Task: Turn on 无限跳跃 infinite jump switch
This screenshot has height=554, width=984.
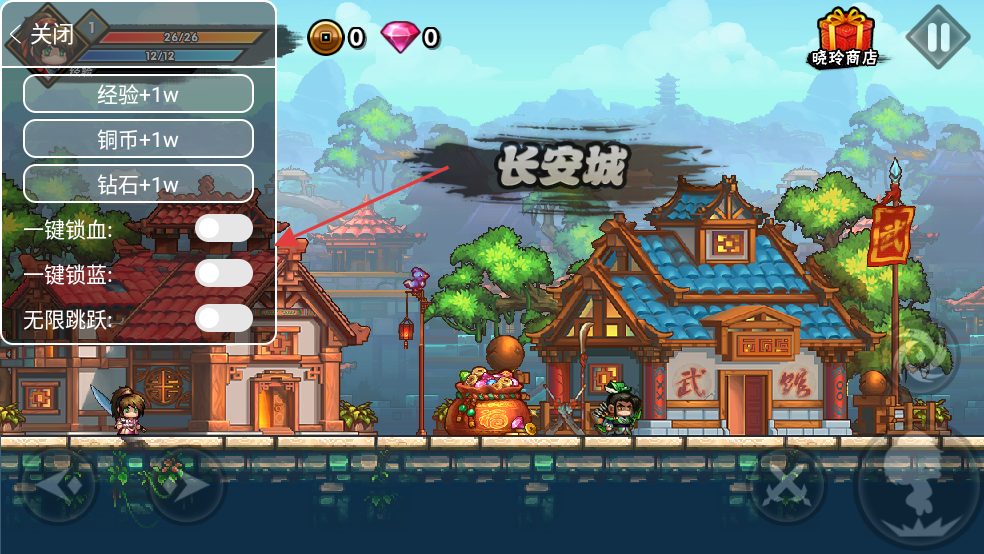Action: pos(223,319)
